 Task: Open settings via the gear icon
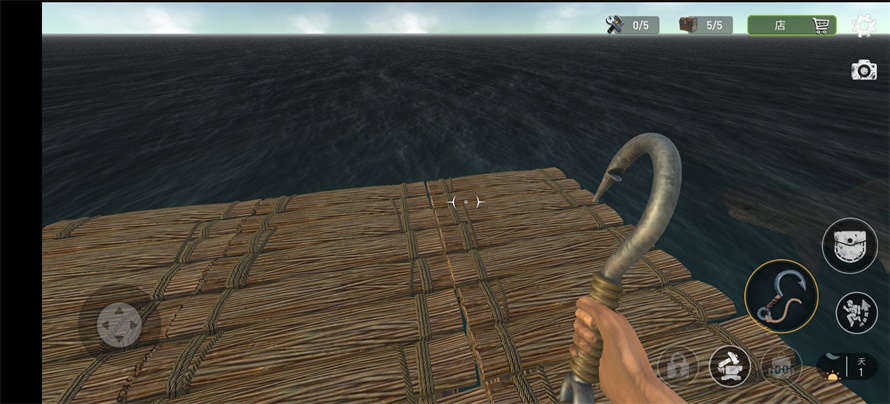[x=863, y=25]
